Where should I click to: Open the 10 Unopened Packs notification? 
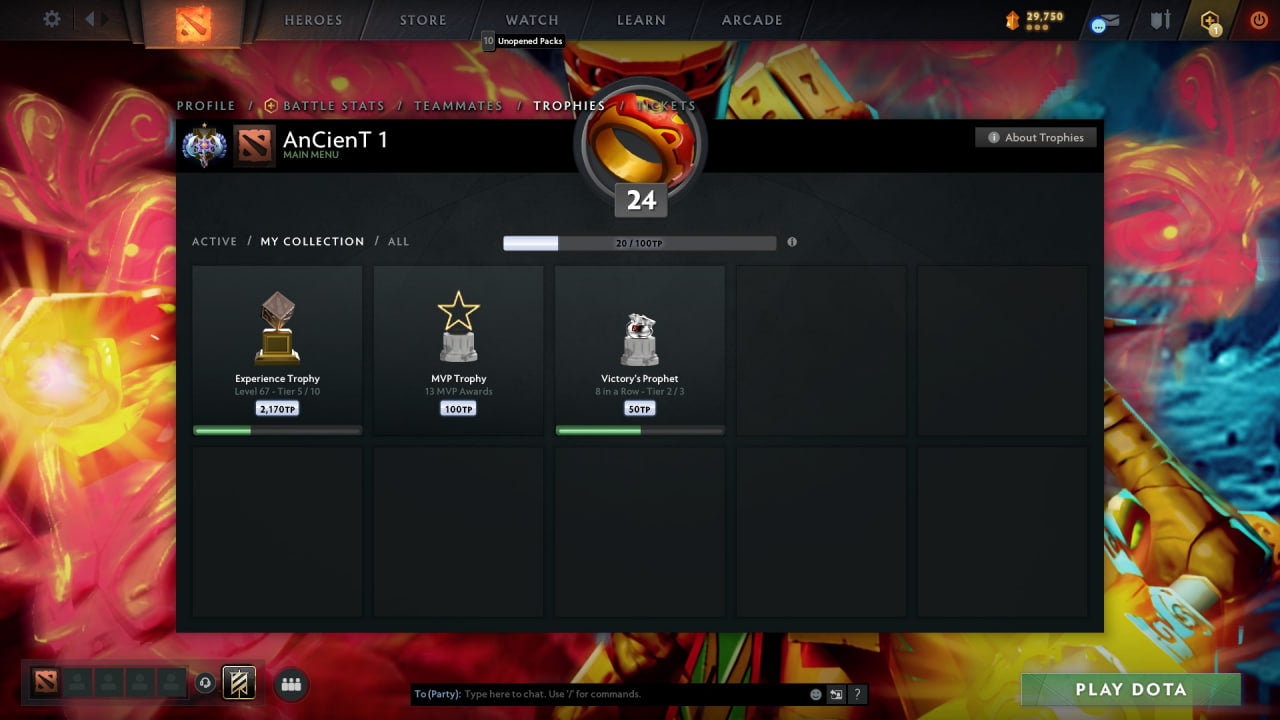tap(524, 41)
